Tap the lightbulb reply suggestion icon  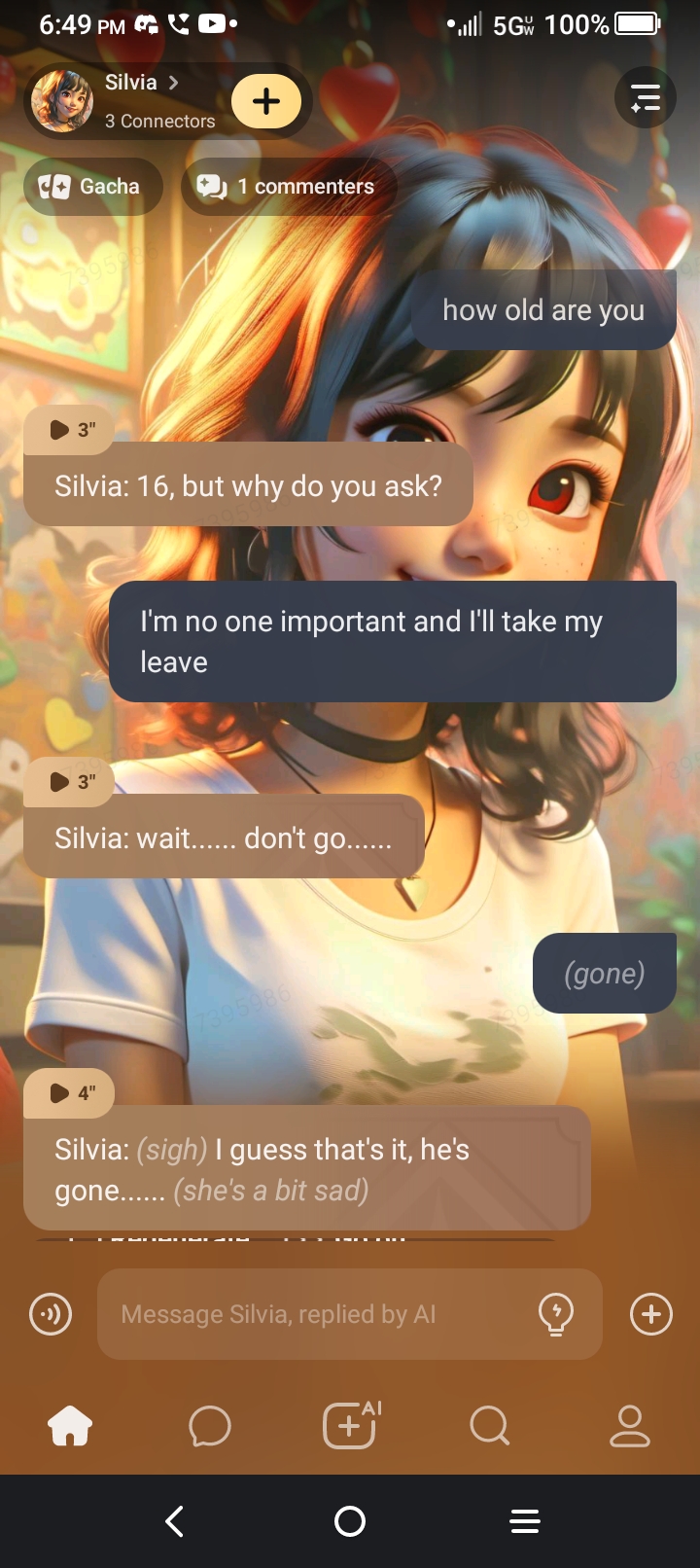click(556, 1314)
